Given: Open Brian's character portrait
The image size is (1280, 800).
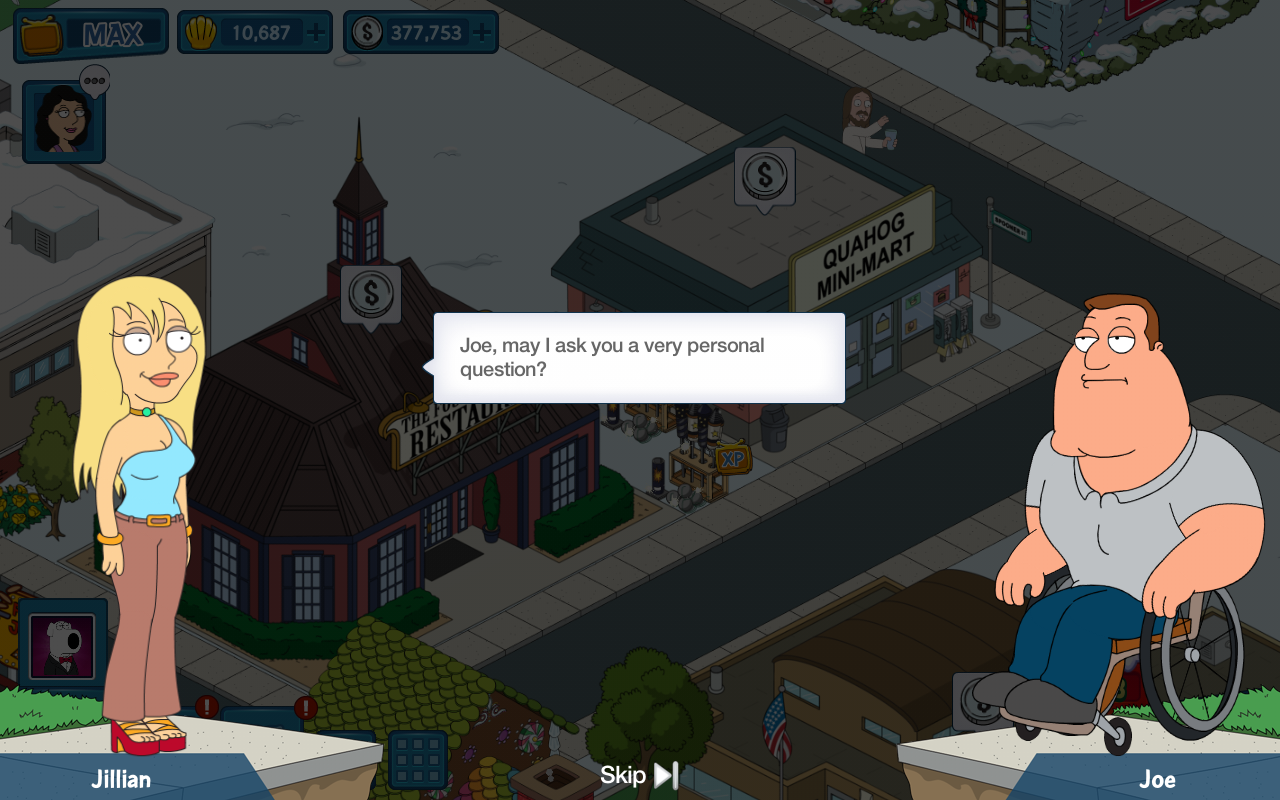Looking at the screenshot, I should [62, 645].
